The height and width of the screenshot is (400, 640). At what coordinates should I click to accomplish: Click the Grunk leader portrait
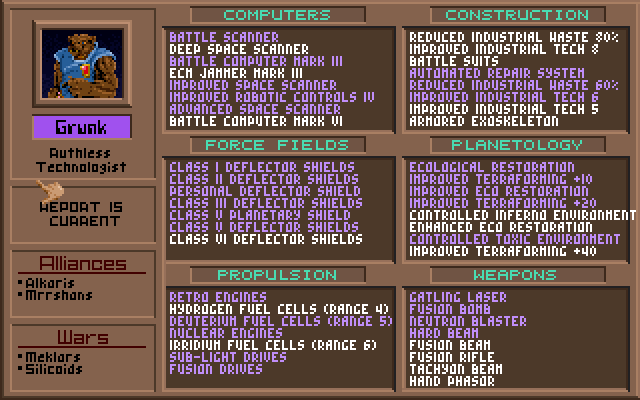click(81, 64)
